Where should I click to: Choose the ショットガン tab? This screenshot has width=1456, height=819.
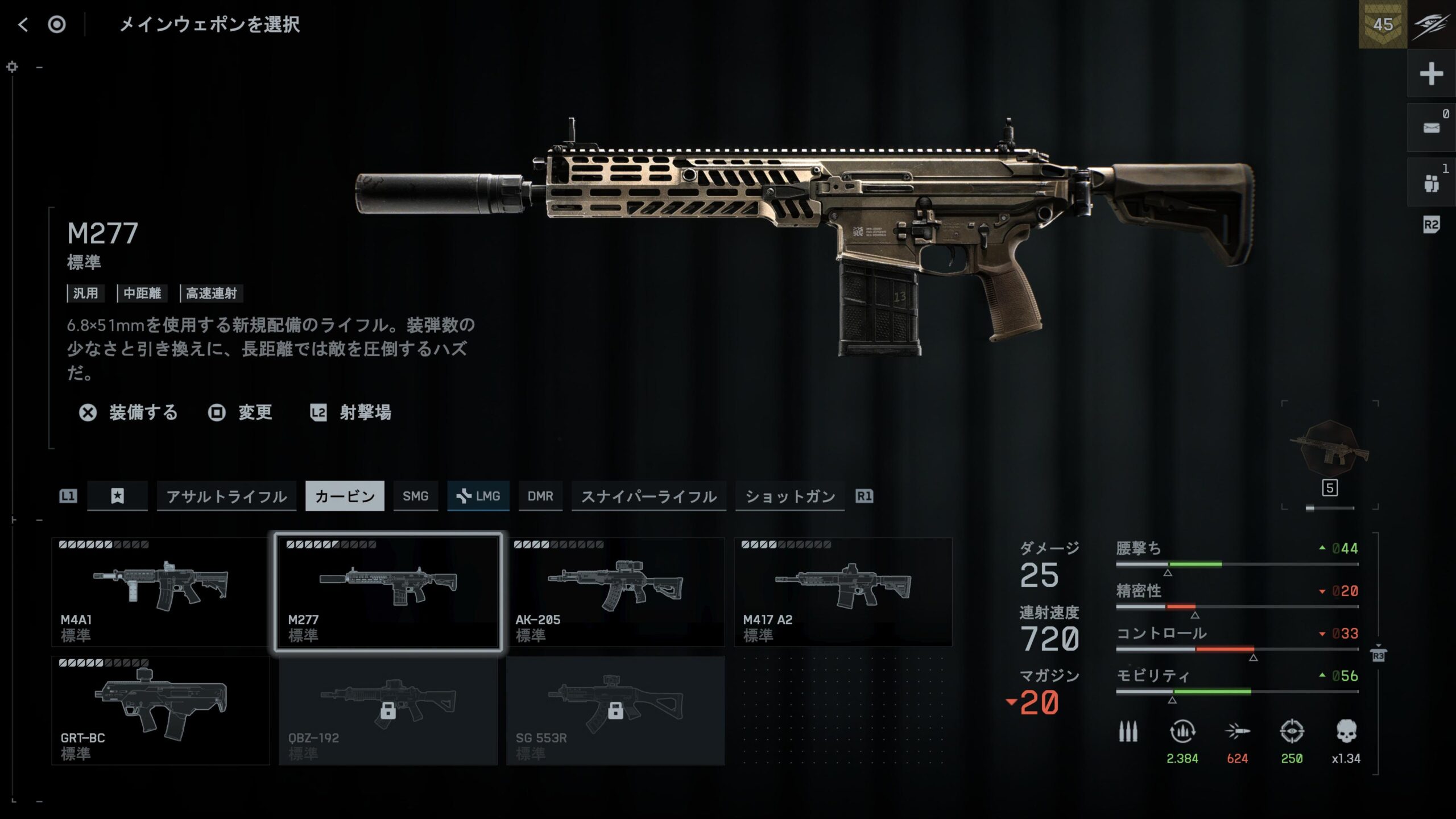(x=789, y=497)
